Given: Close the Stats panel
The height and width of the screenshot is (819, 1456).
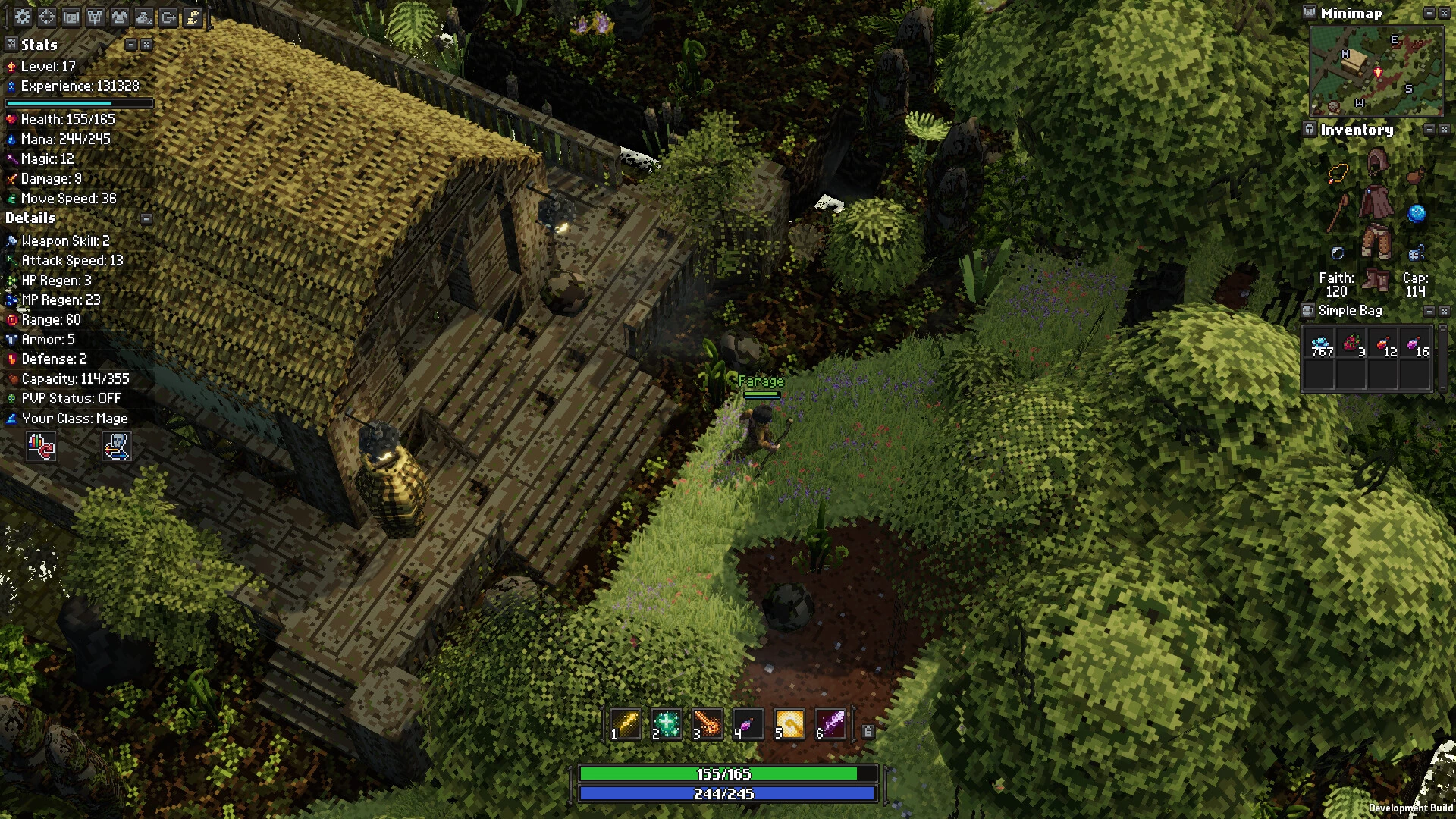Looking at the screenshot, I should tap(146, 45).
